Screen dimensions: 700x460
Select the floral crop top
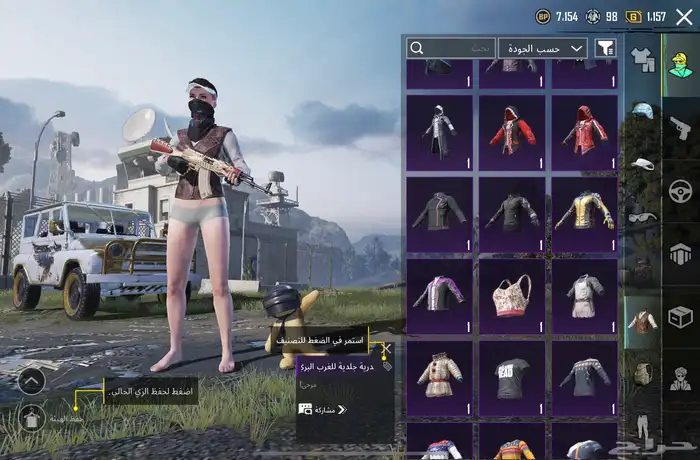pyautogui.click(x=512, y=296)
